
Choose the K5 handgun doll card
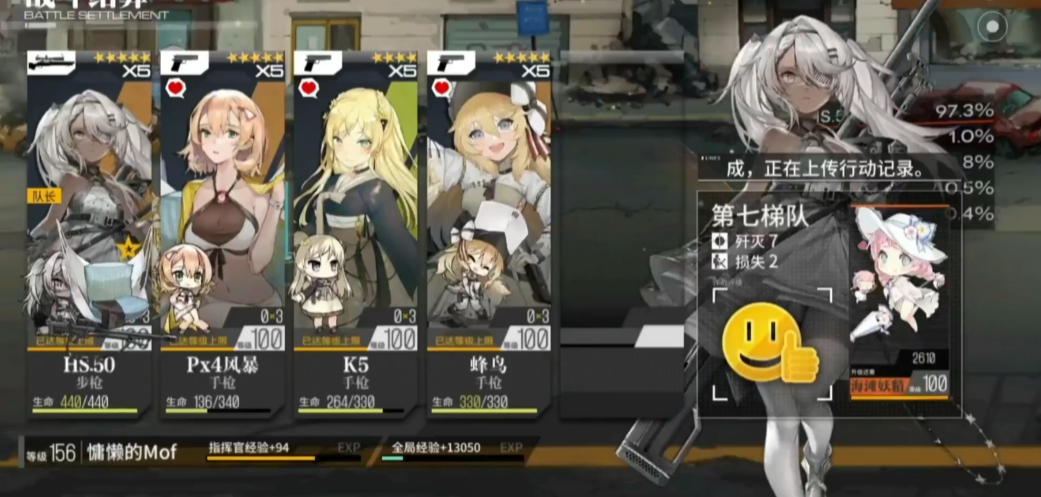point(355,230)
